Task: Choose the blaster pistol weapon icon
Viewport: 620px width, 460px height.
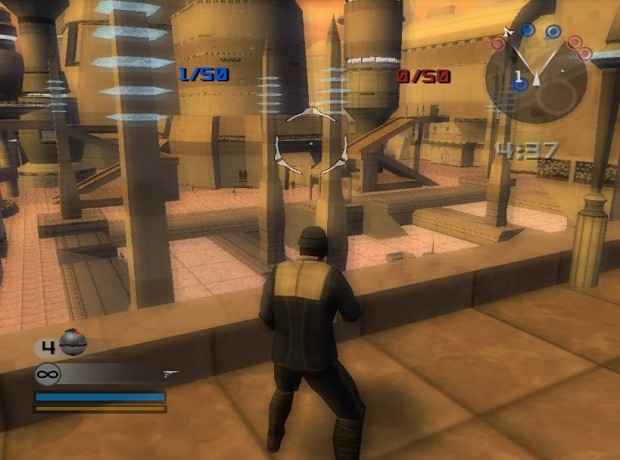Action: (170, 373)
